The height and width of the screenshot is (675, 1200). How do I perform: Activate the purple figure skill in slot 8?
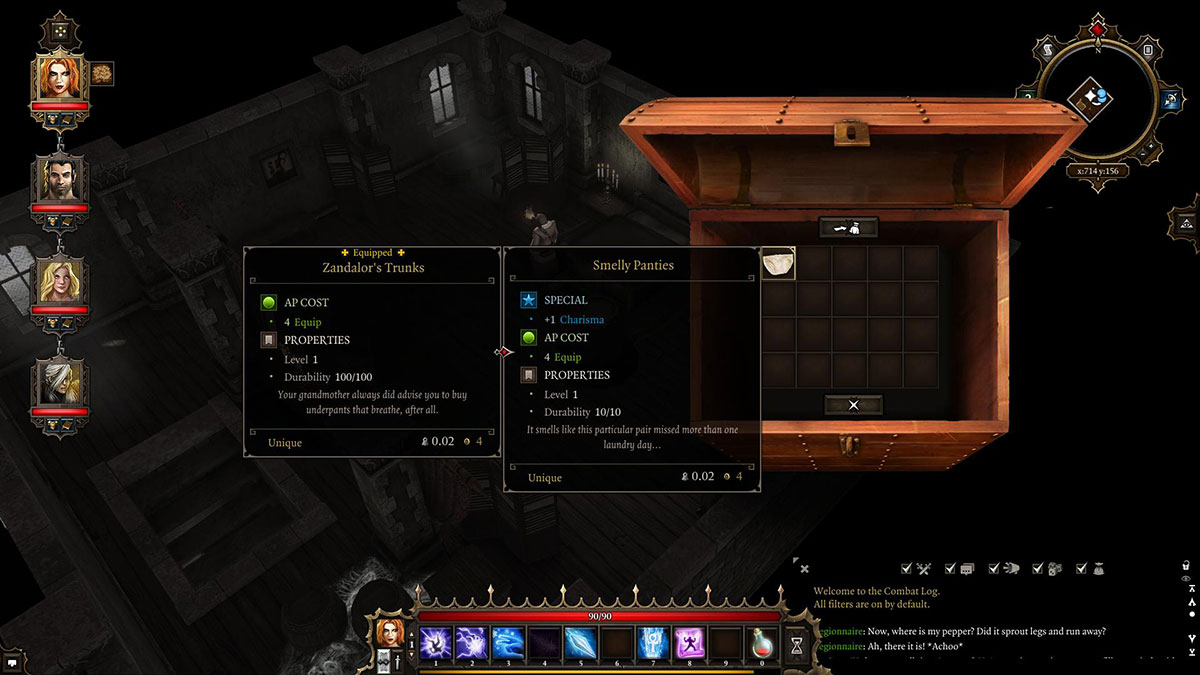[689, 643]
